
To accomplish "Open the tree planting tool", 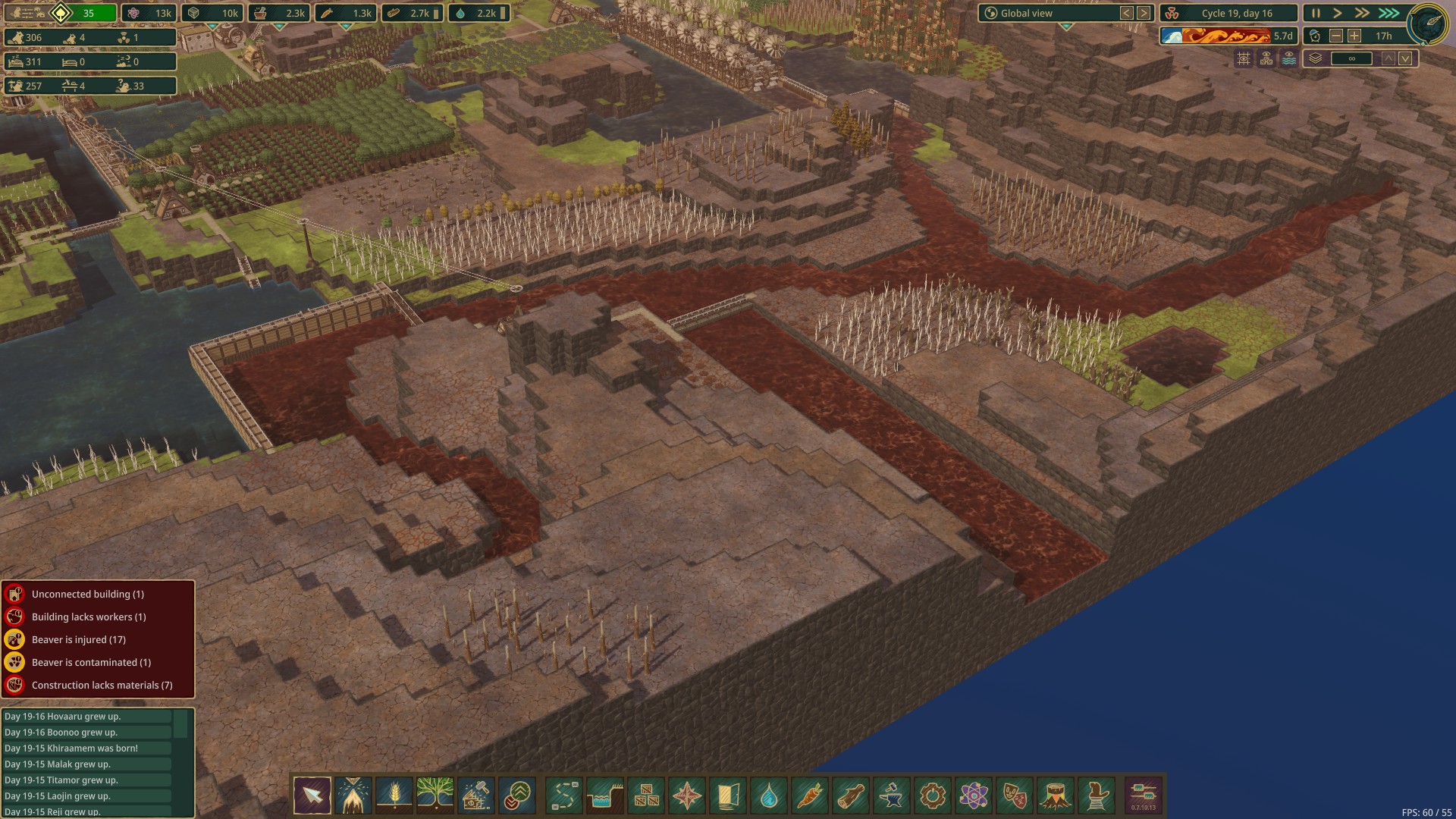I will click(x=435, y=795).
